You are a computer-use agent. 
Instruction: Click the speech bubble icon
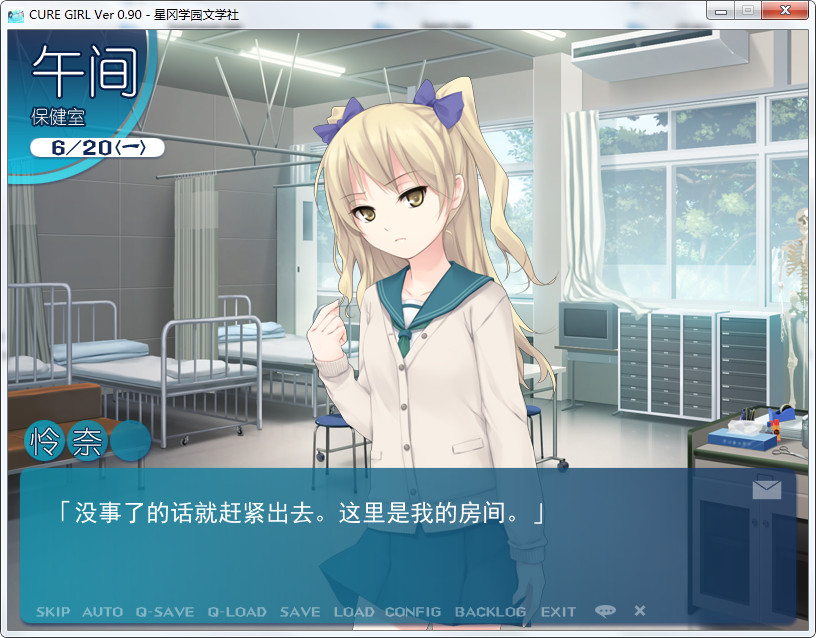[x=605, y=611]
